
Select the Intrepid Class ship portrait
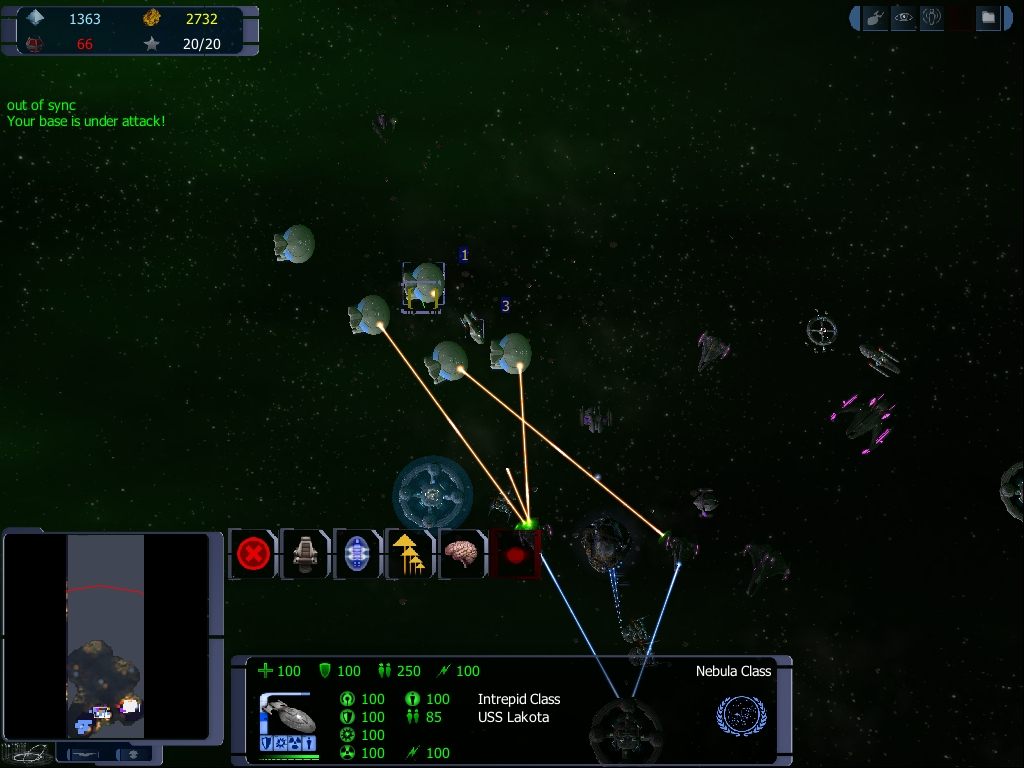pos(288,713)
